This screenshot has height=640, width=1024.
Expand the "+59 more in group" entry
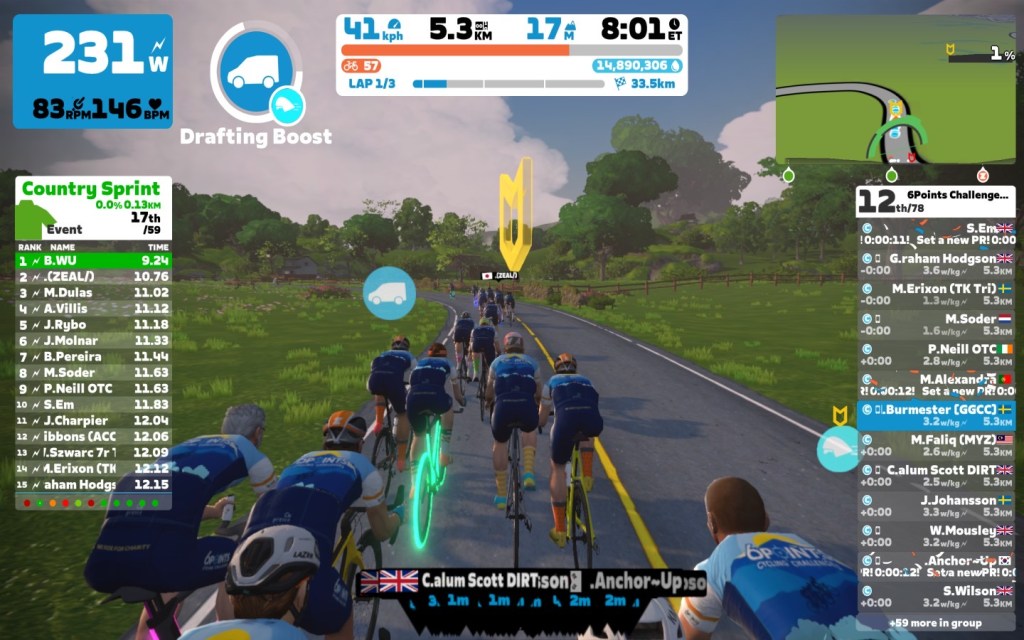pyautogui.click(x=936, y=622)
